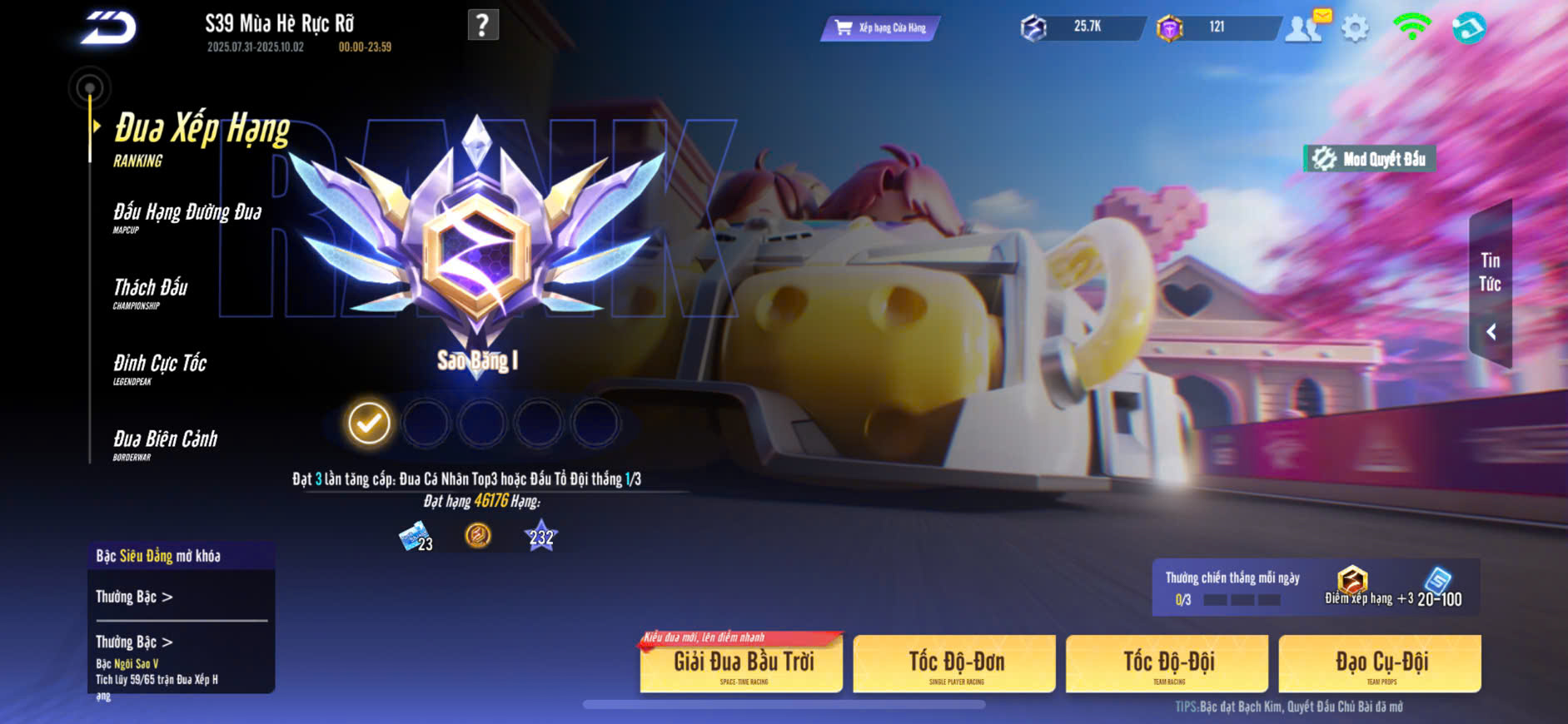Start Đạo Cụ-Đội team props race
Viewport: 1568px width, 724px height.
click(1381, 664)
